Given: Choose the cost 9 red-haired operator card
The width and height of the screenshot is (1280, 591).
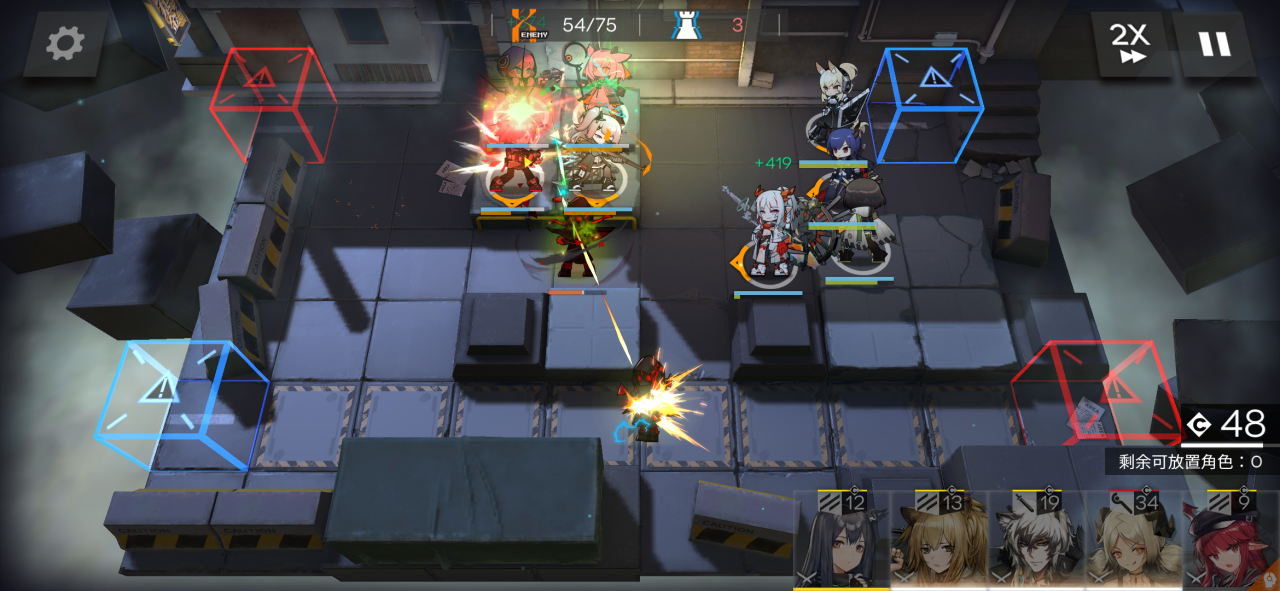Looking at the screenshot, I should 1230,540.
